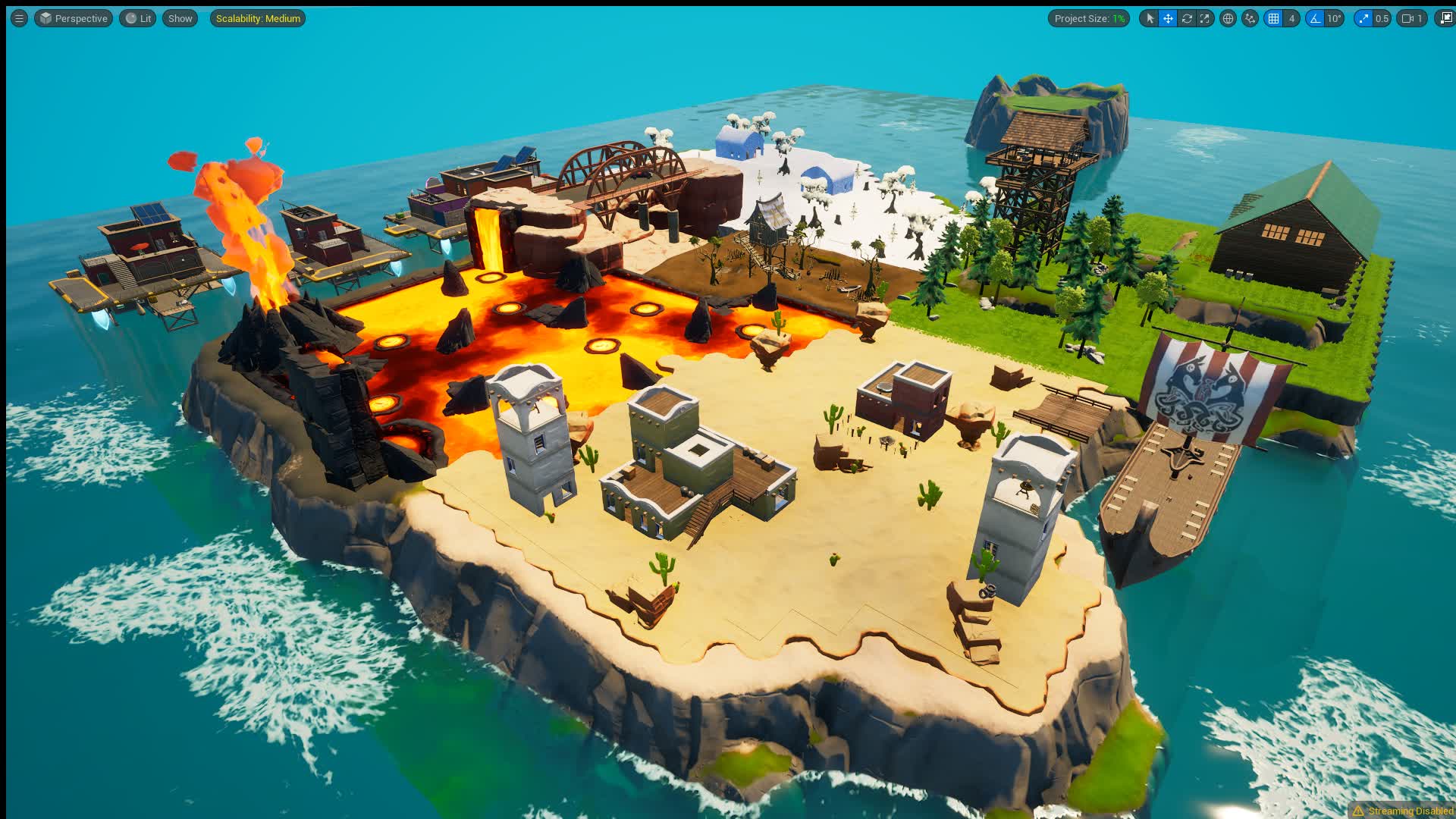1456x819 pixels.
Task: Click the Scalability: Medium button
Action: [x=257, y=18]
